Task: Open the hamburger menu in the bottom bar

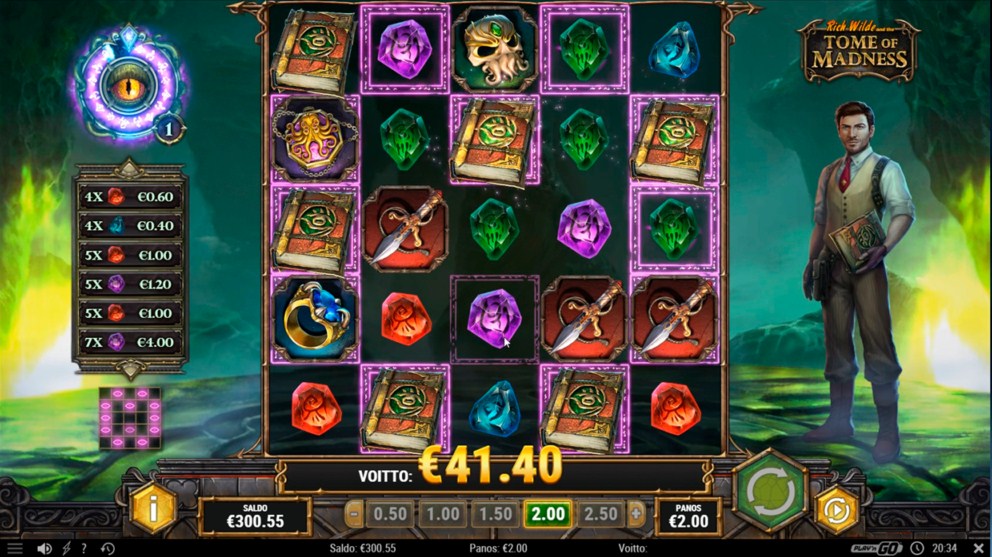Action: (x=15, y=549)
